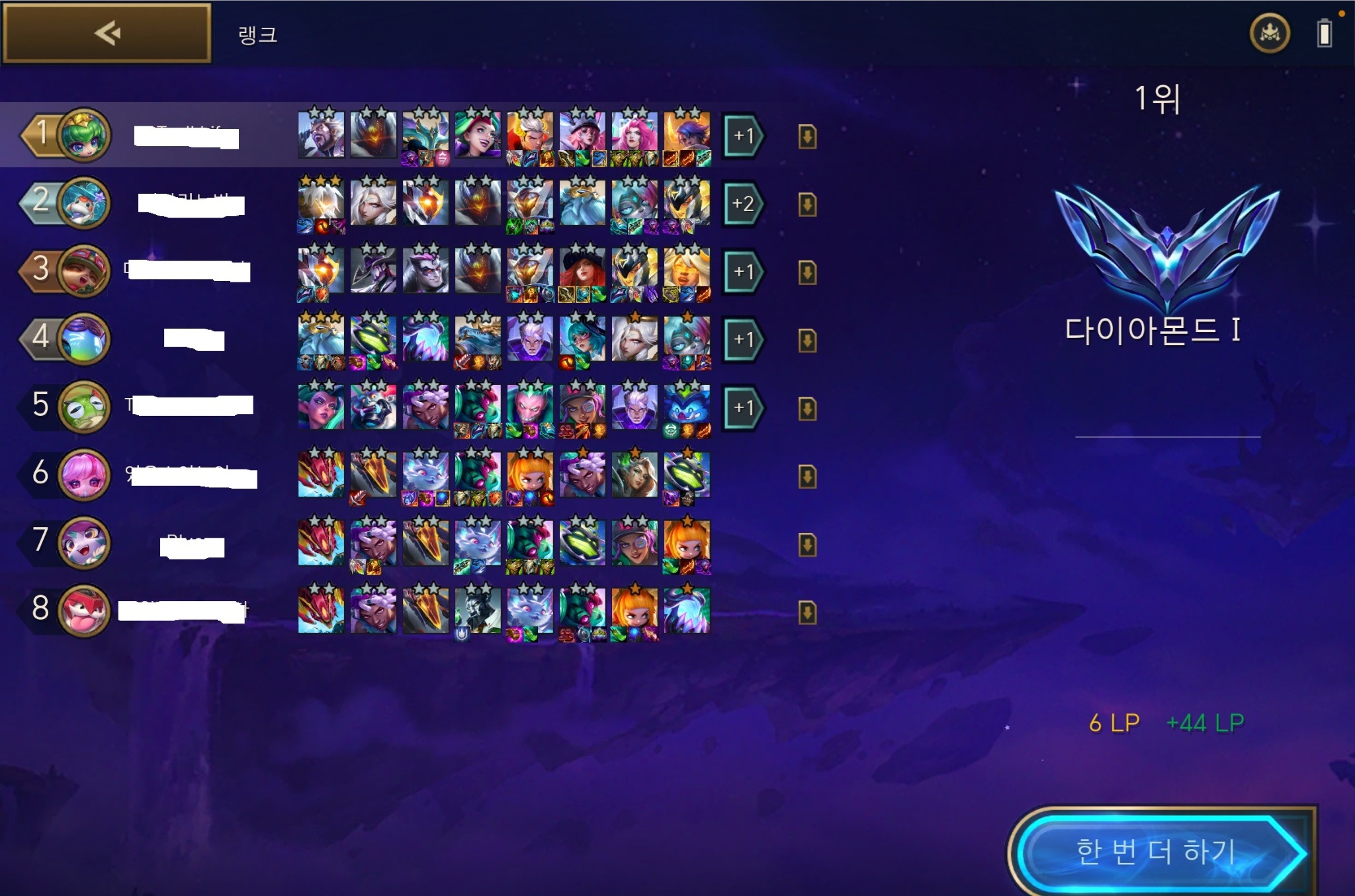Image resolution: width=1355 pixels, height=896 pixels.
Task: Show second place player's +2 extra units
Action: 743,204
